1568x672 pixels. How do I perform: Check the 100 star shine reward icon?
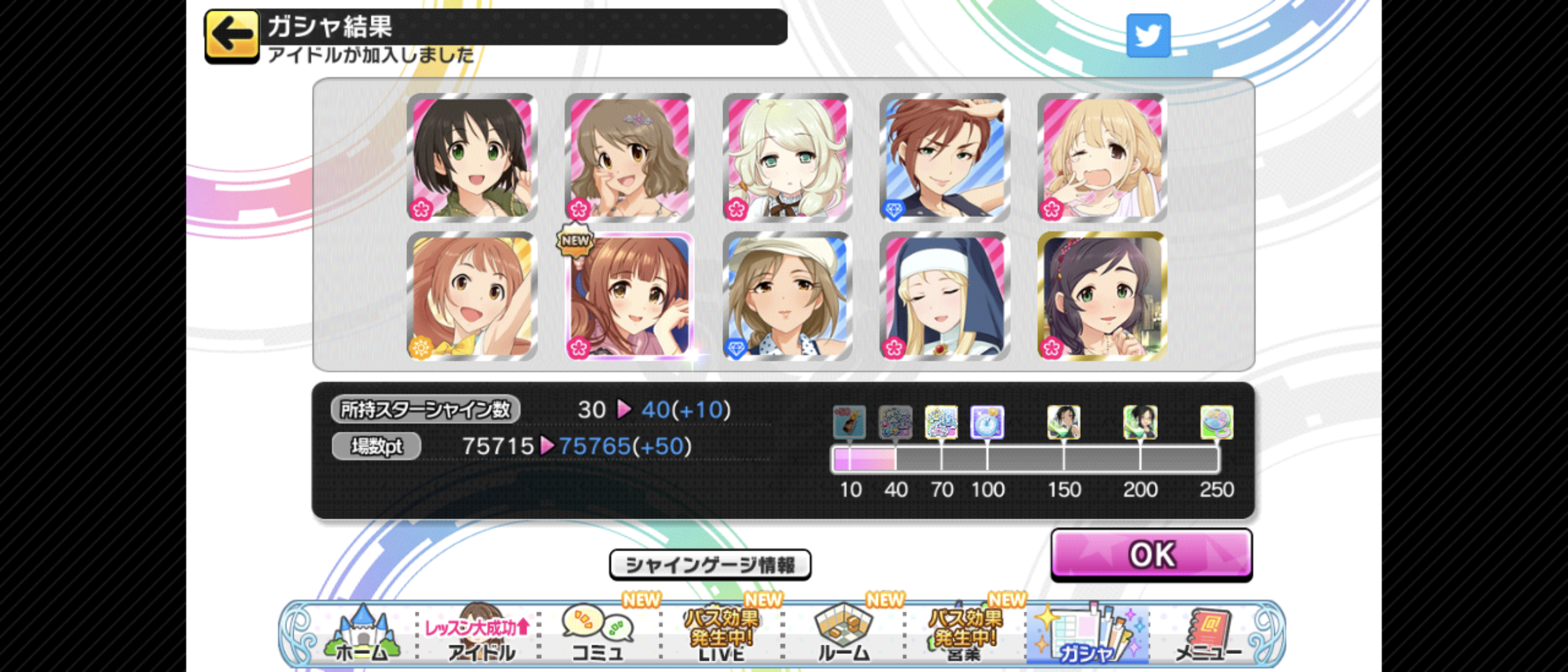987,422
